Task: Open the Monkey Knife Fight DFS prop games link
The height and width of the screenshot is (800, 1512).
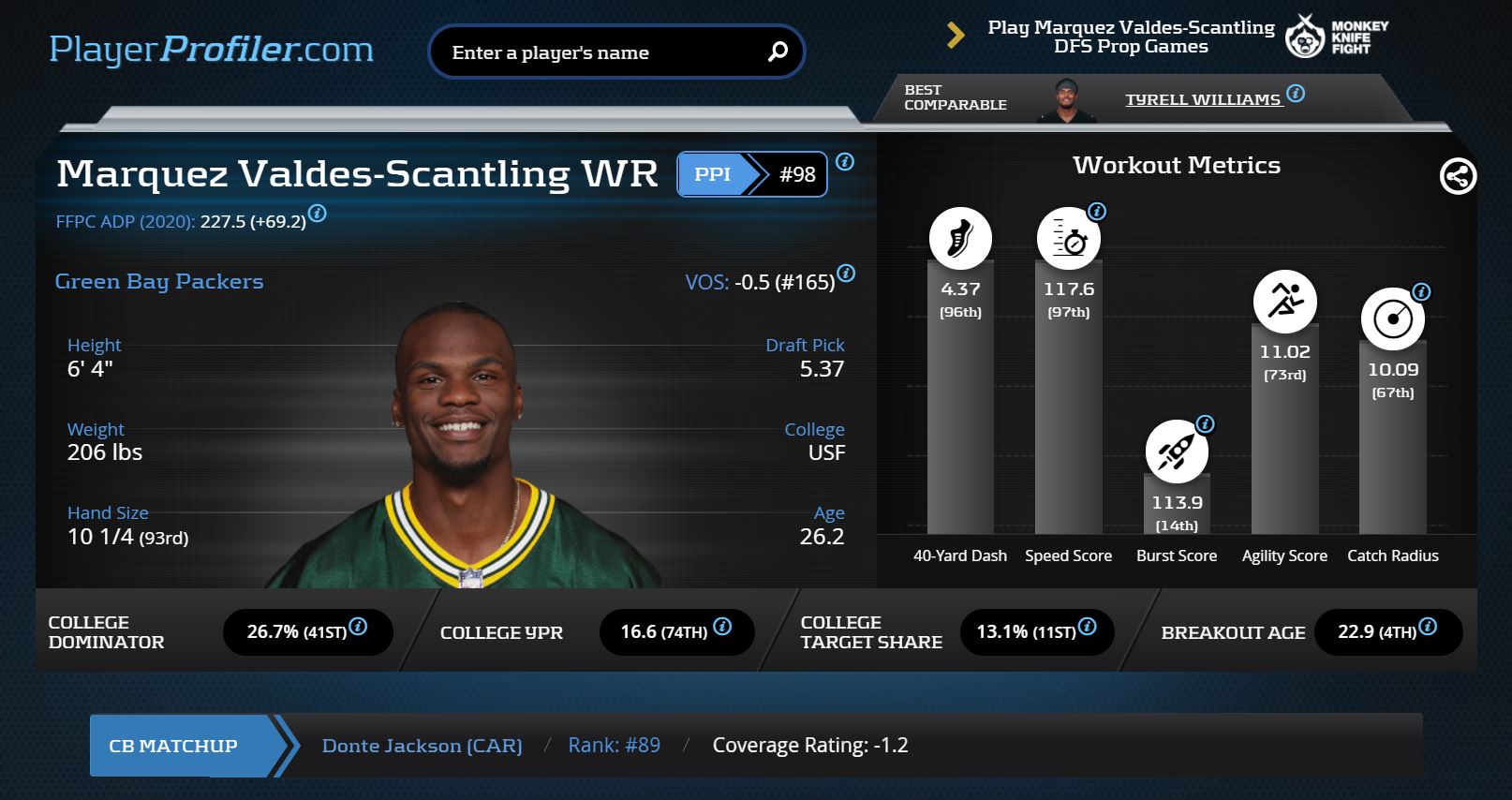Action: (1131, 37)
